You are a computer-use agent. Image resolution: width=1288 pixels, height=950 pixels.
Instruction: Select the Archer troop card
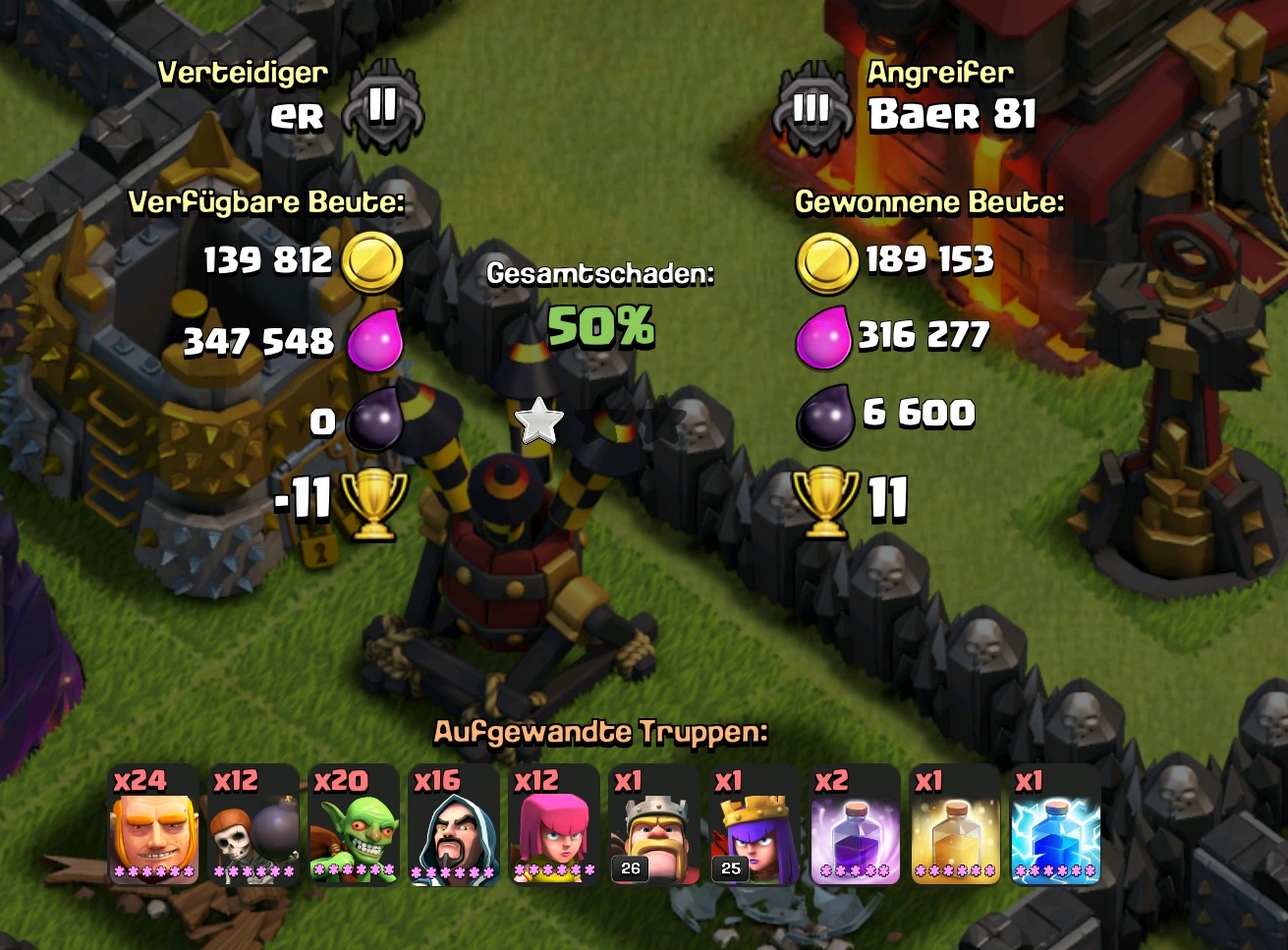tap(555, 825)
